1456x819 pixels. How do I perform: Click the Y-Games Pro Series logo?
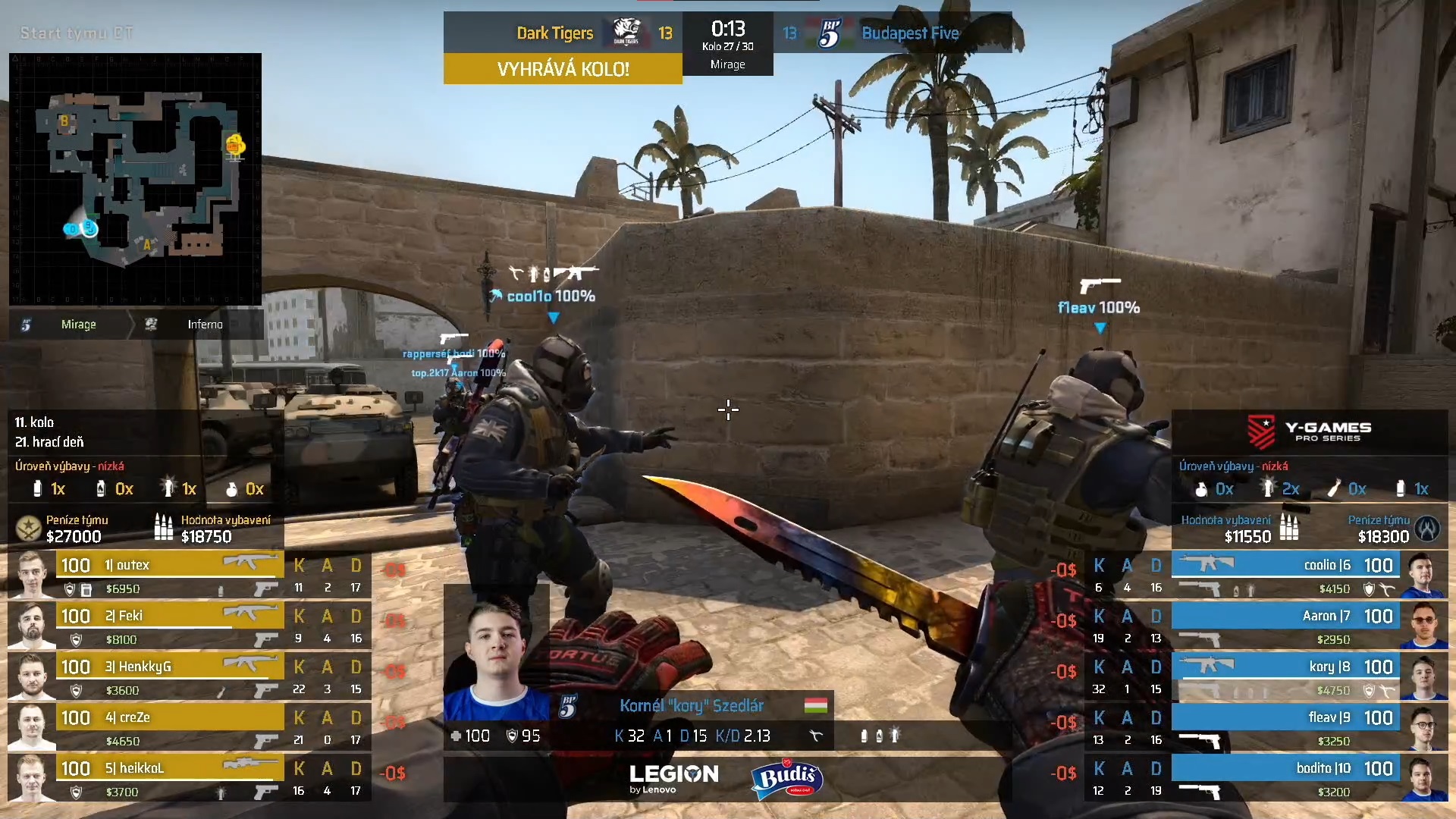1310,431
